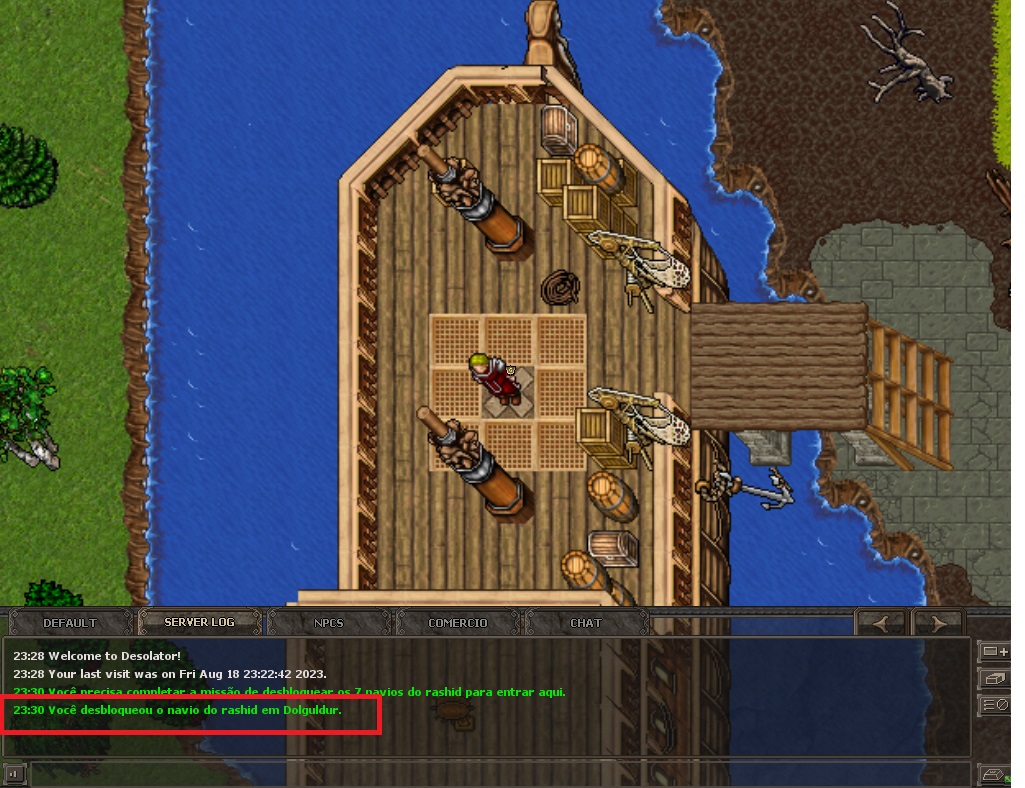
Task: Open the NPCs chat tab
Action: coord(328,622)
